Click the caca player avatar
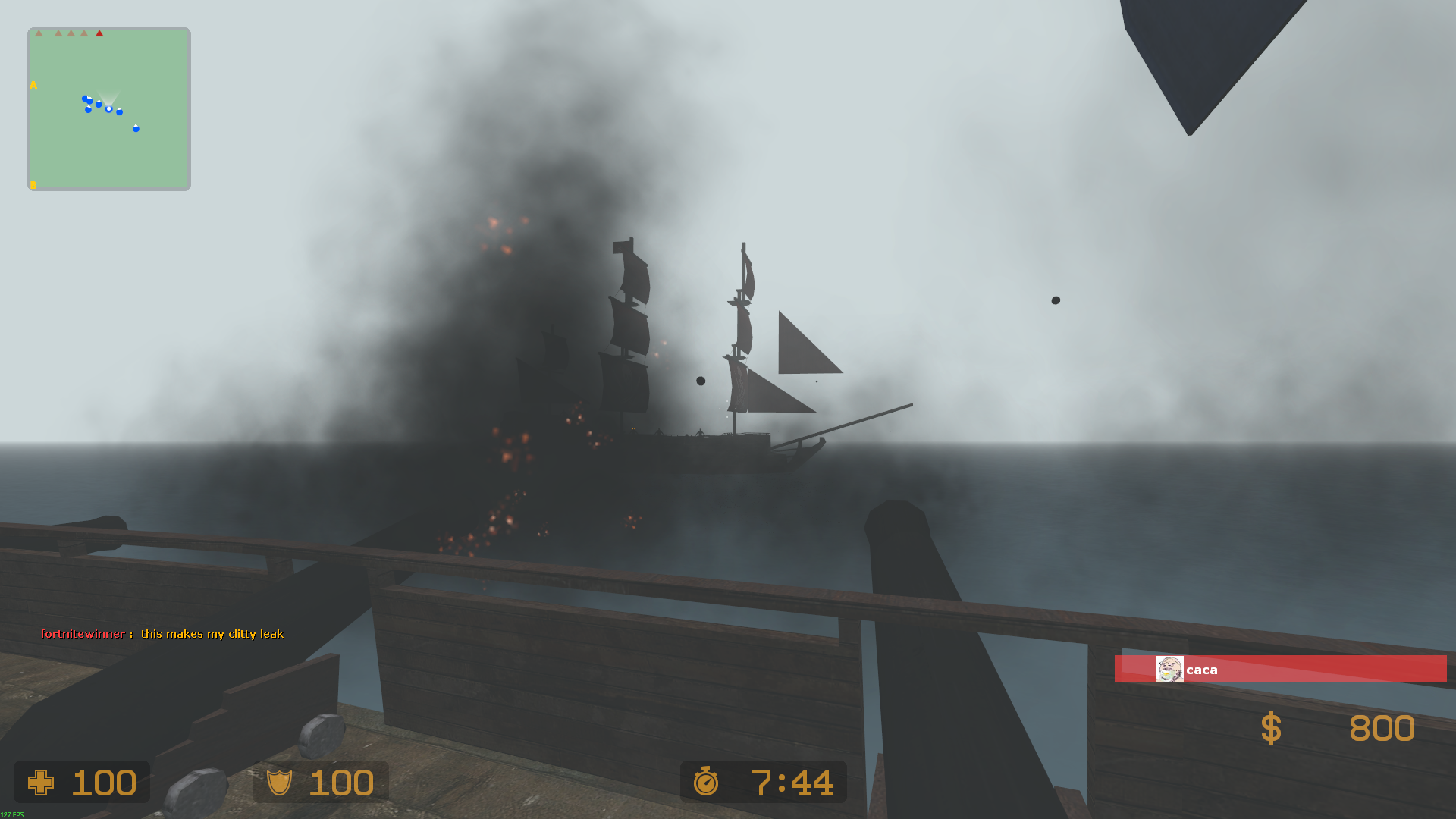 pos(1169,670)
